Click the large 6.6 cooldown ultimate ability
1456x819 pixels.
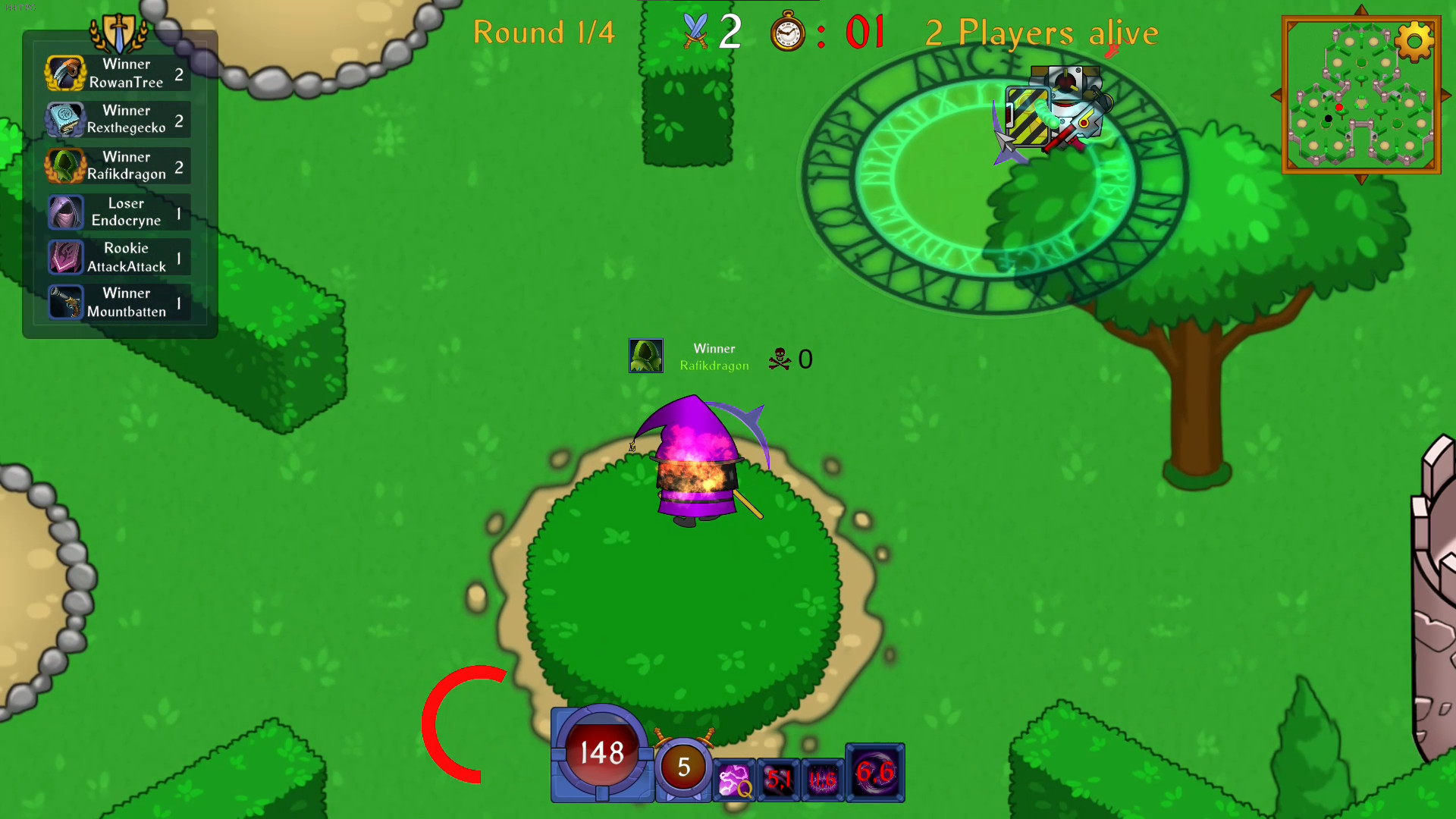(x=874, y=773)
